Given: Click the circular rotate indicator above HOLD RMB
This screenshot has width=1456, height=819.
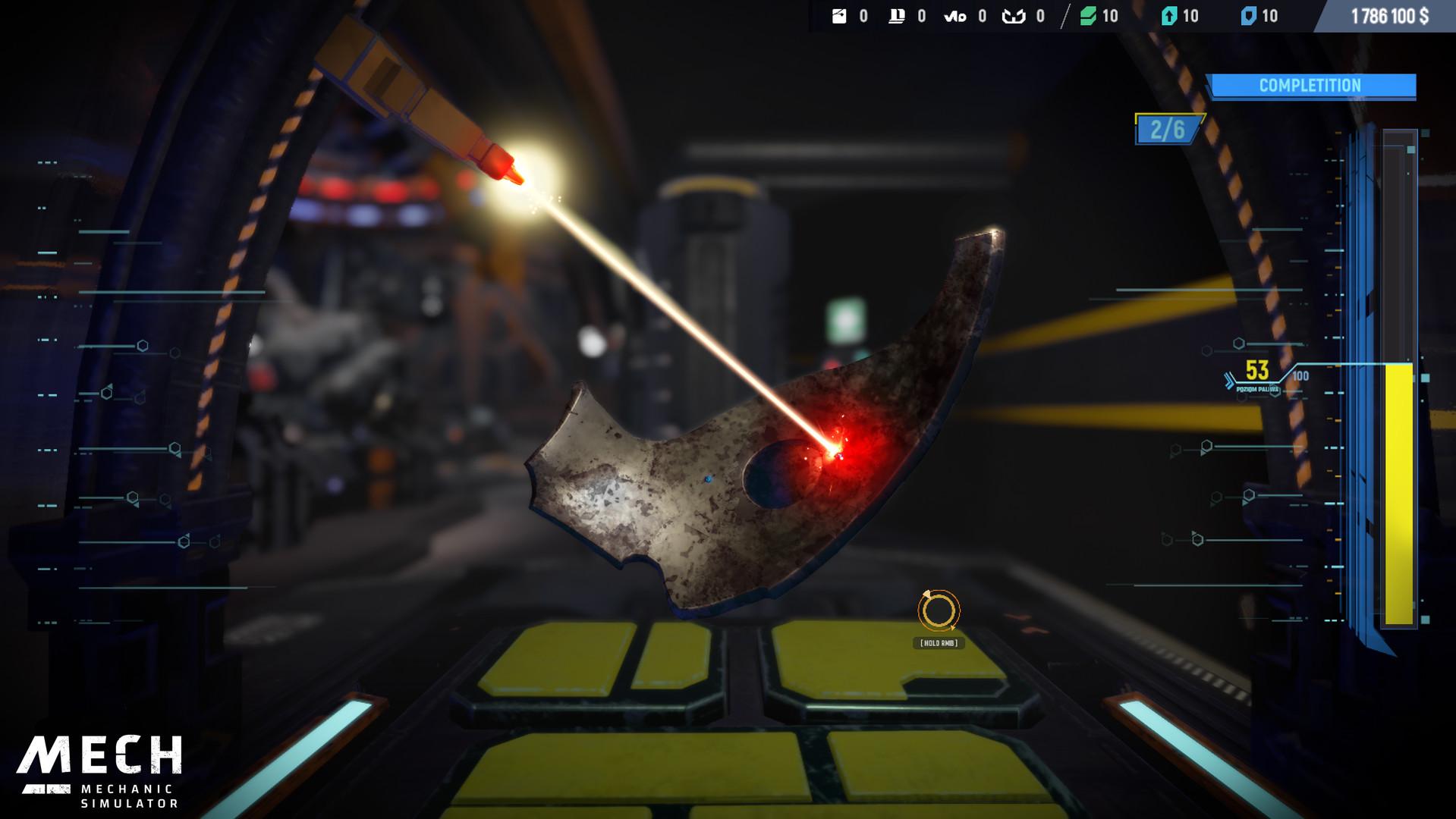Looking at the screenshot, I should point(938,611).
